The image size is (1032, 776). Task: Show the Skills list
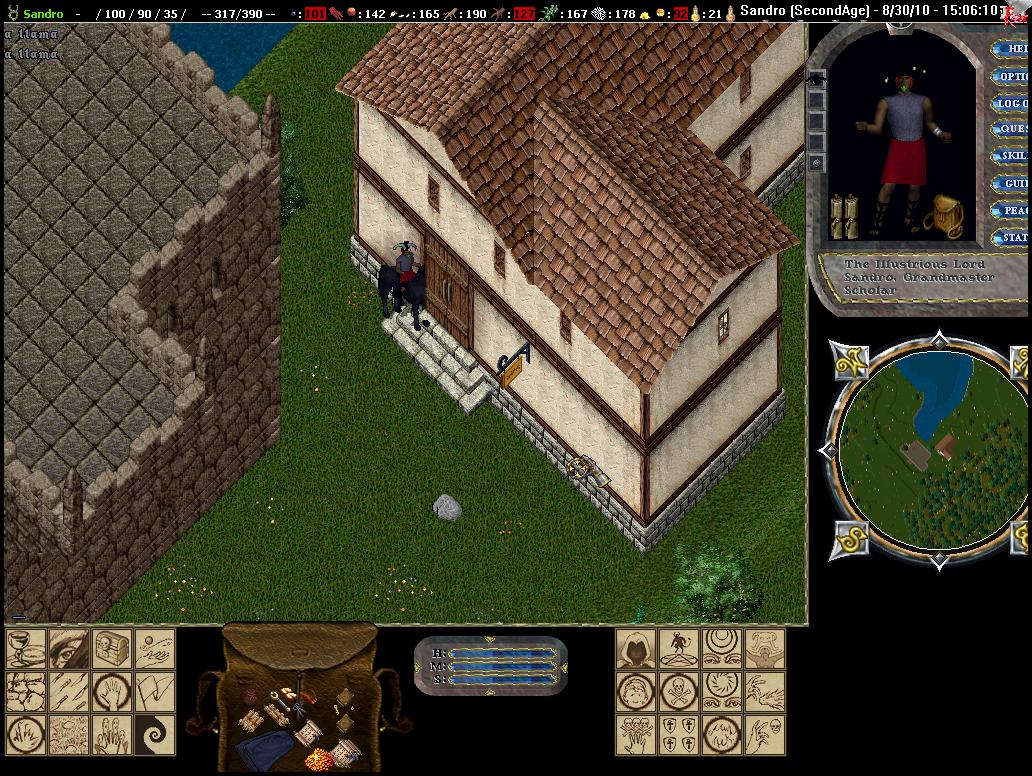pos(1012,156)
